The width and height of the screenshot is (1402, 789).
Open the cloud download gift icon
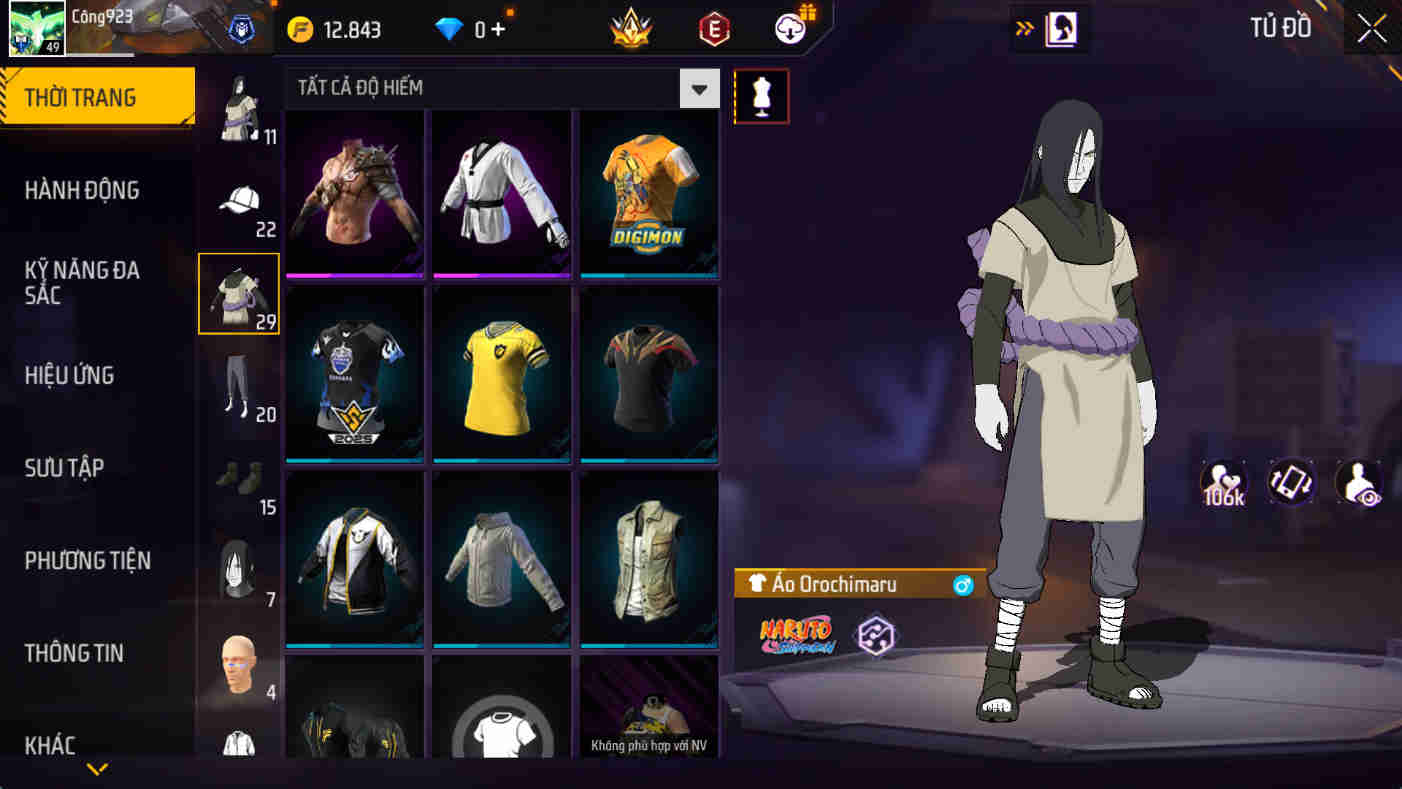pos(788,27)
